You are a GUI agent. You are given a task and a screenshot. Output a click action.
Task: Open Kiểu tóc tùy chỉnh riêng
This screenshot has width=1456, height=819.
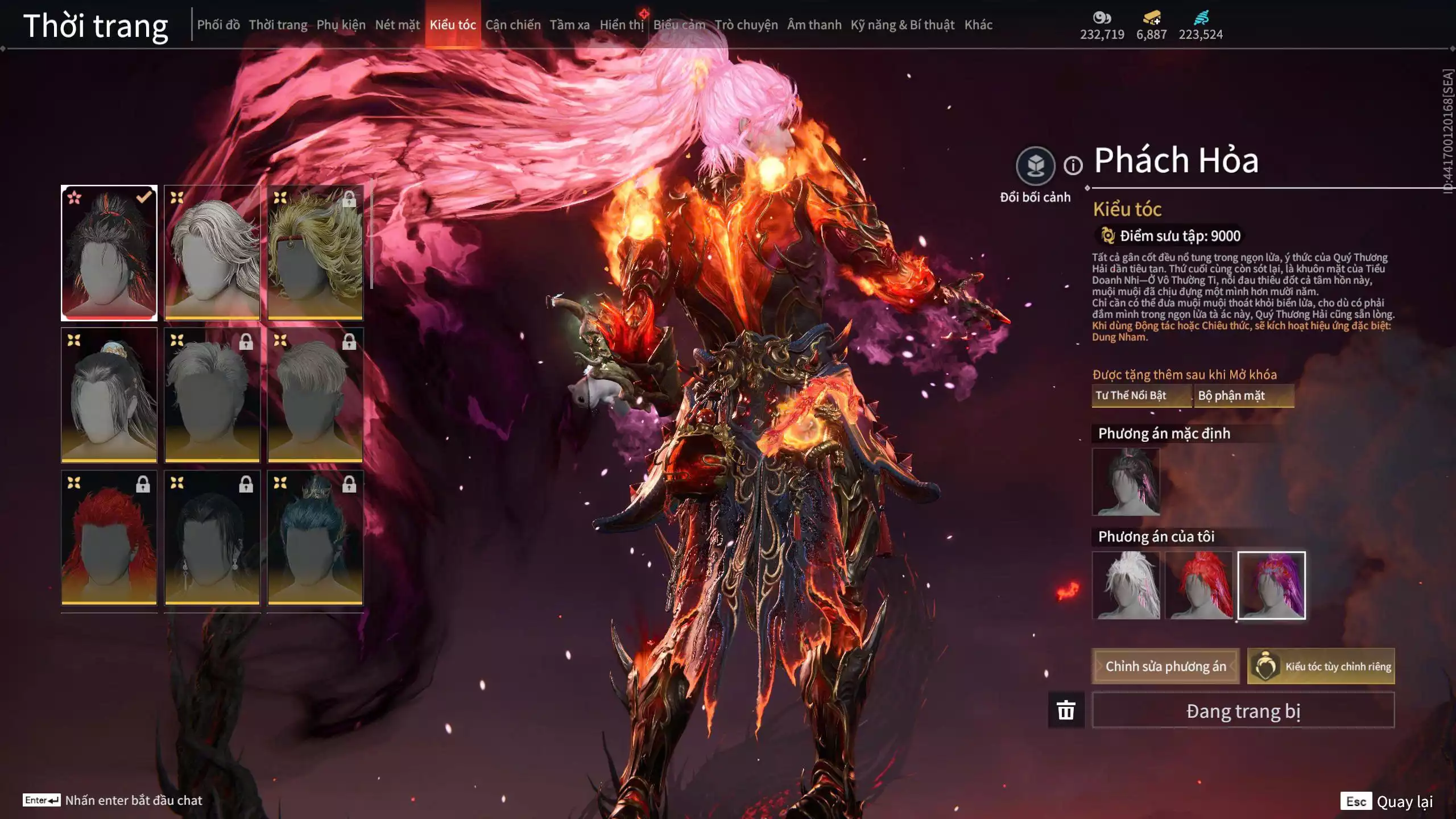pos(1321,666)
